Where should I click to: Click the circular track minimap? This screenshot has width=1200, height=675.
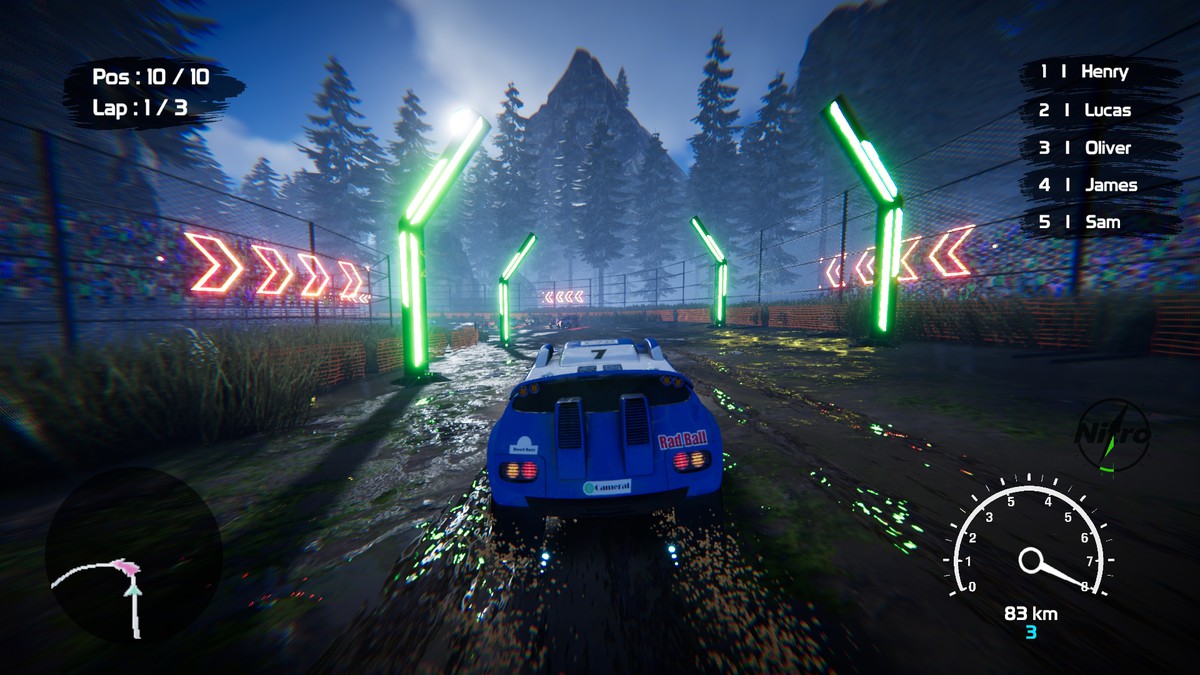(133, 555)
